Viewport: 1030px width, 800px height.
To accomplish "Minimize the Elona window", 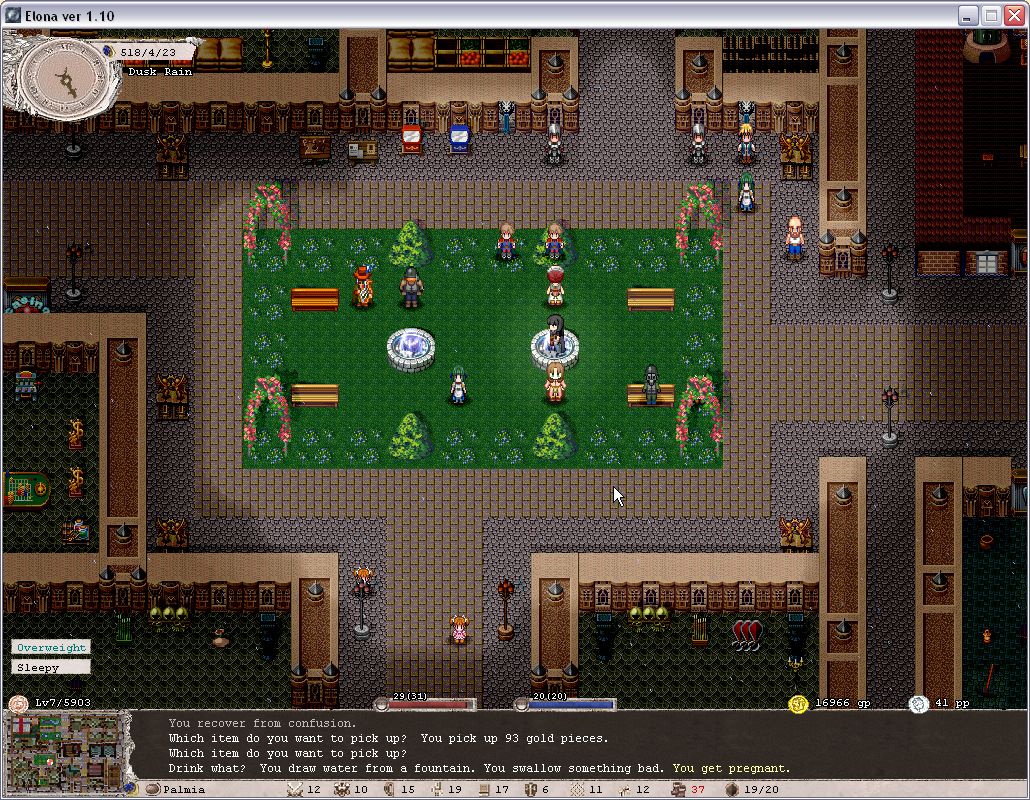I will [x=968, y=15].
